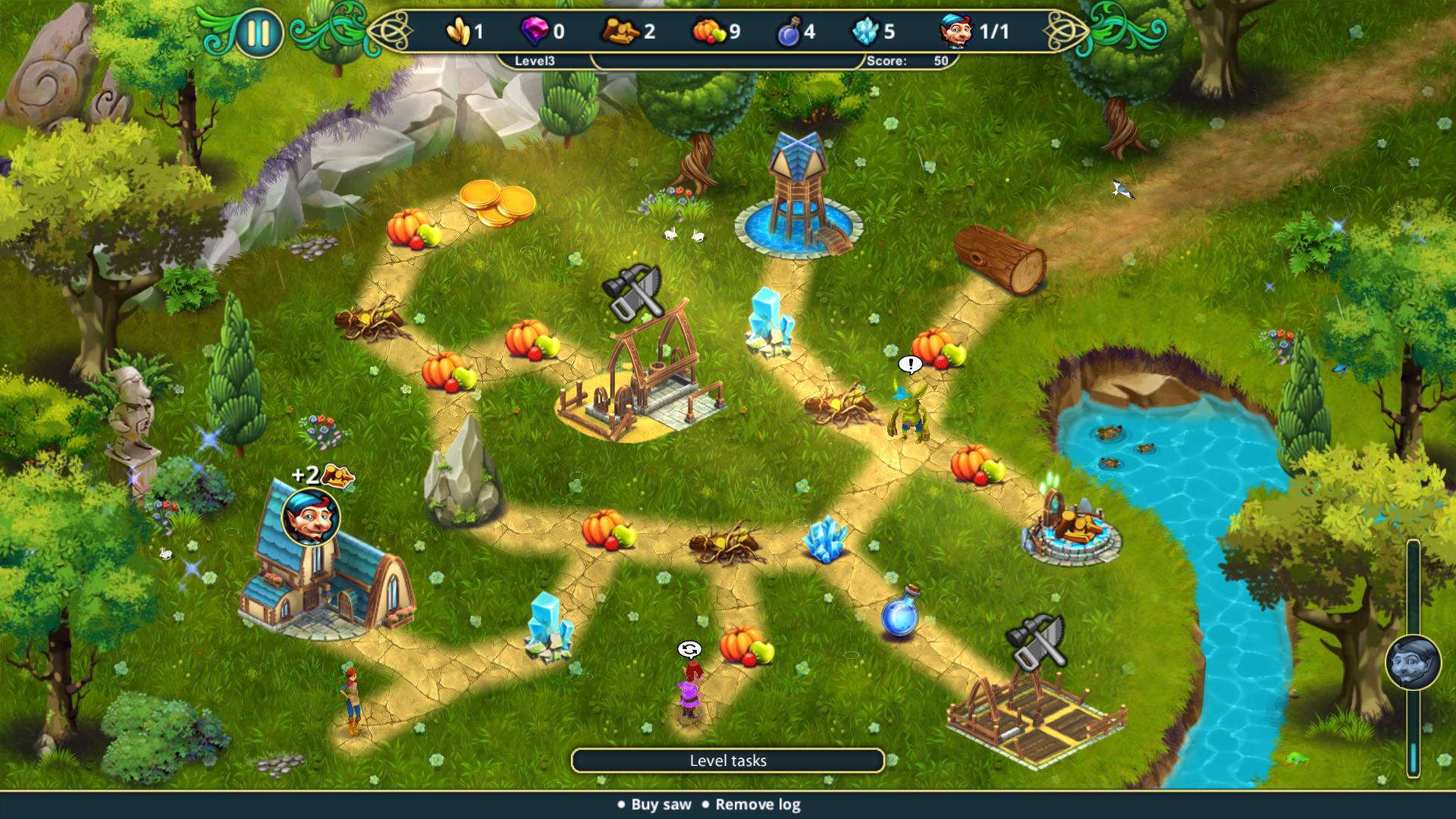Select the exclamation speech bubble above the goblin

pos(910,365)
